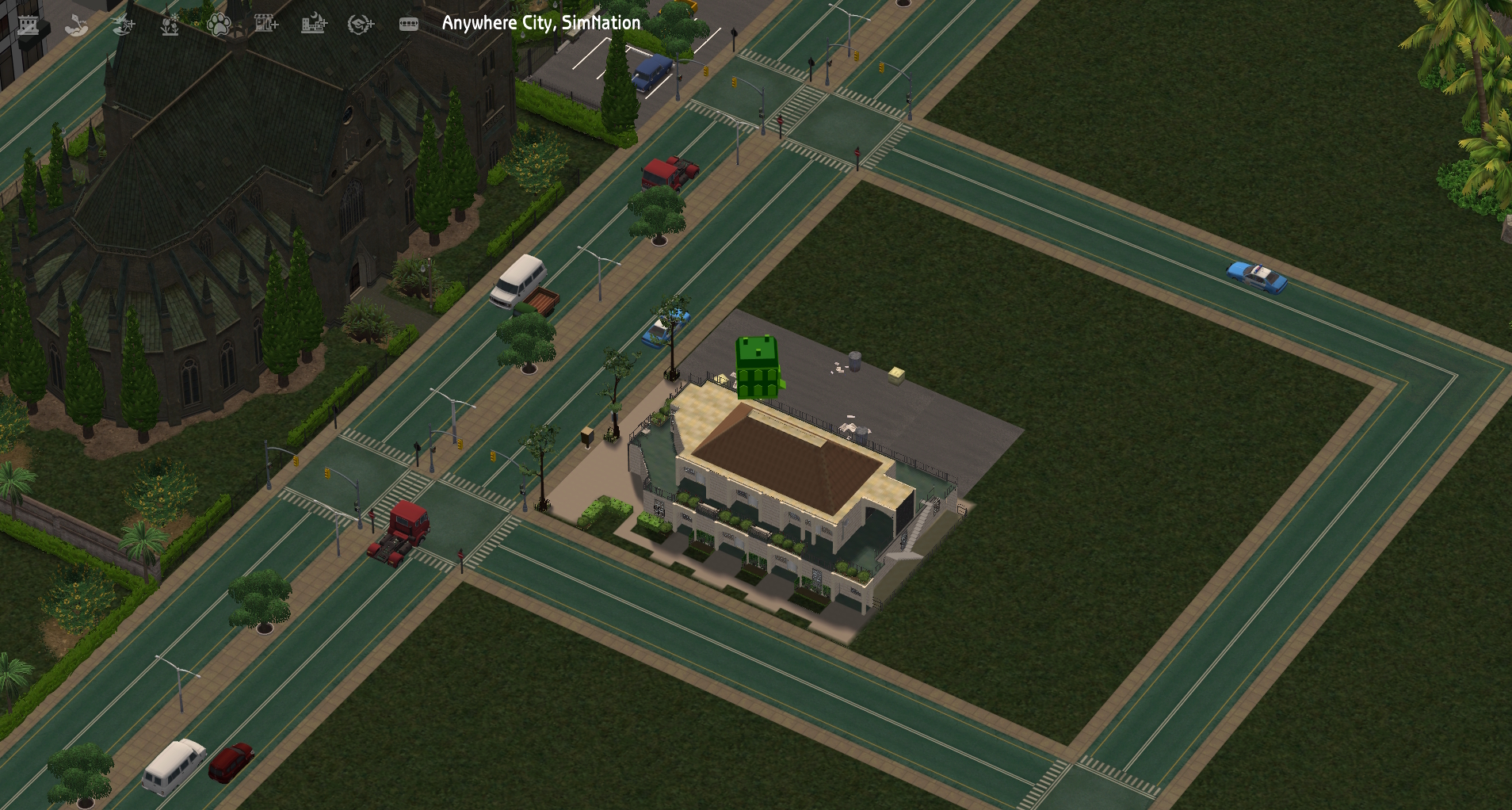
Task: Open the graduation cap university icon
Action: coord(361,25)
